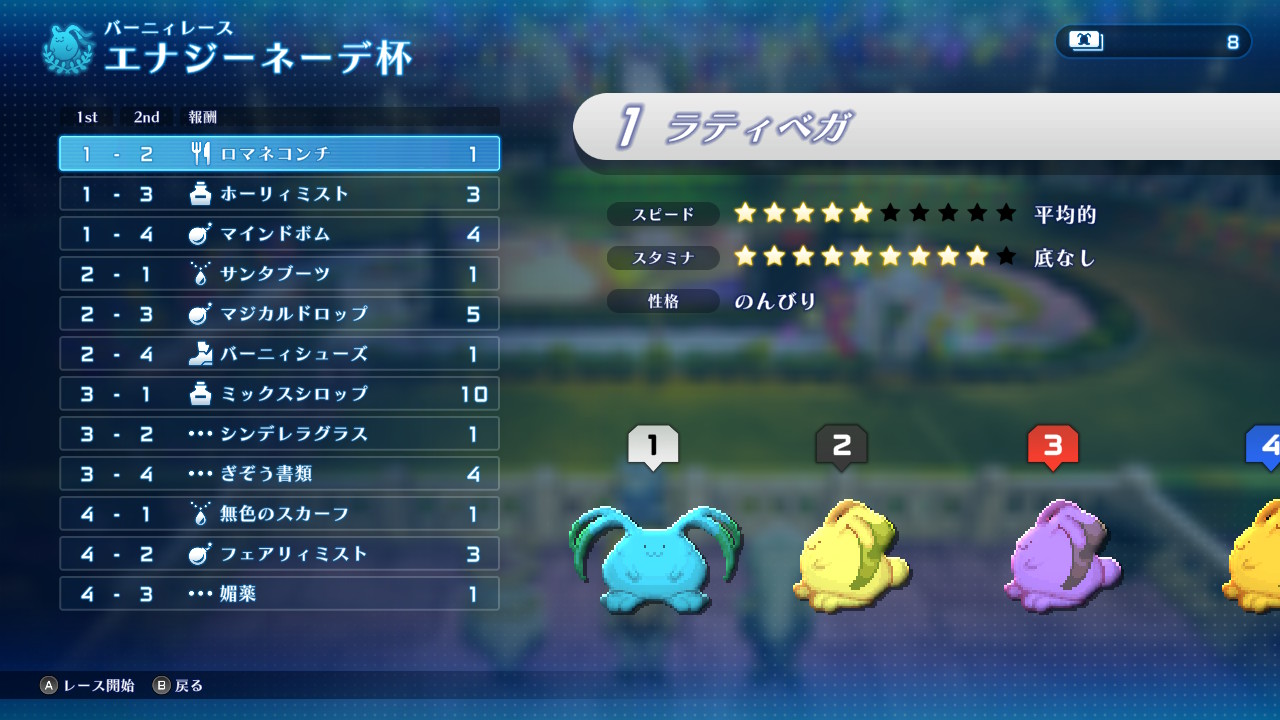Choose the 1-3 ホーリィミスト bet row

click(279, 194)
